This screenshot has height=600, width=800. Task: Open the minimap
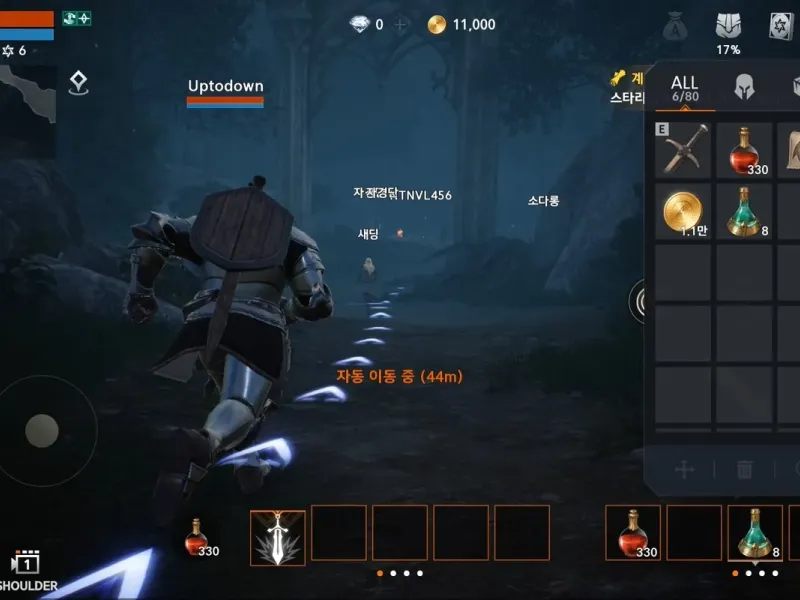pyautogui.click(x=27, y=100)
